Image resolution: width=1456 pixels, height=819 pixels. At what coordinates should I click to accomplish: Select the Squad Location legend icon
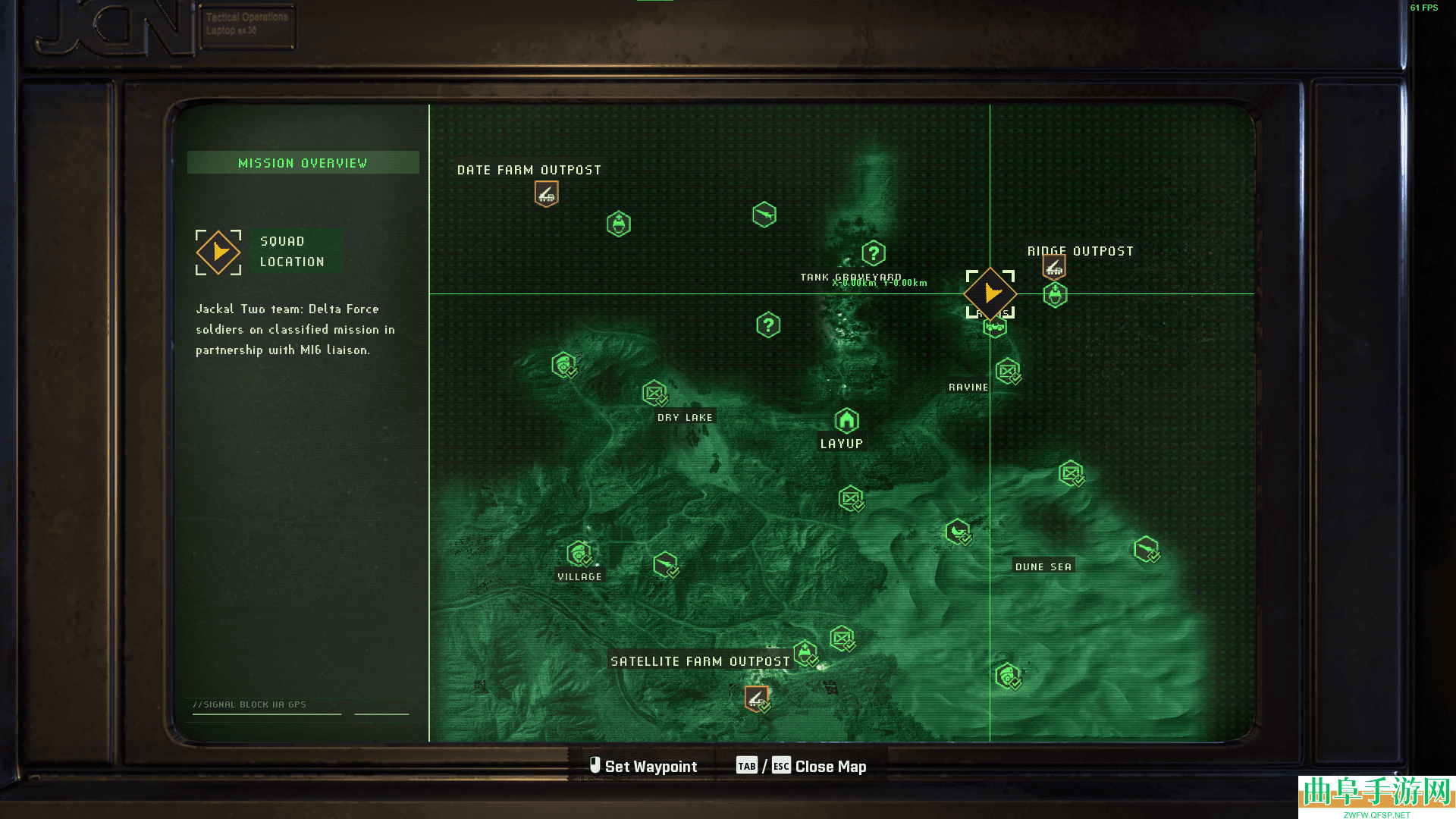tap(218, 252)
